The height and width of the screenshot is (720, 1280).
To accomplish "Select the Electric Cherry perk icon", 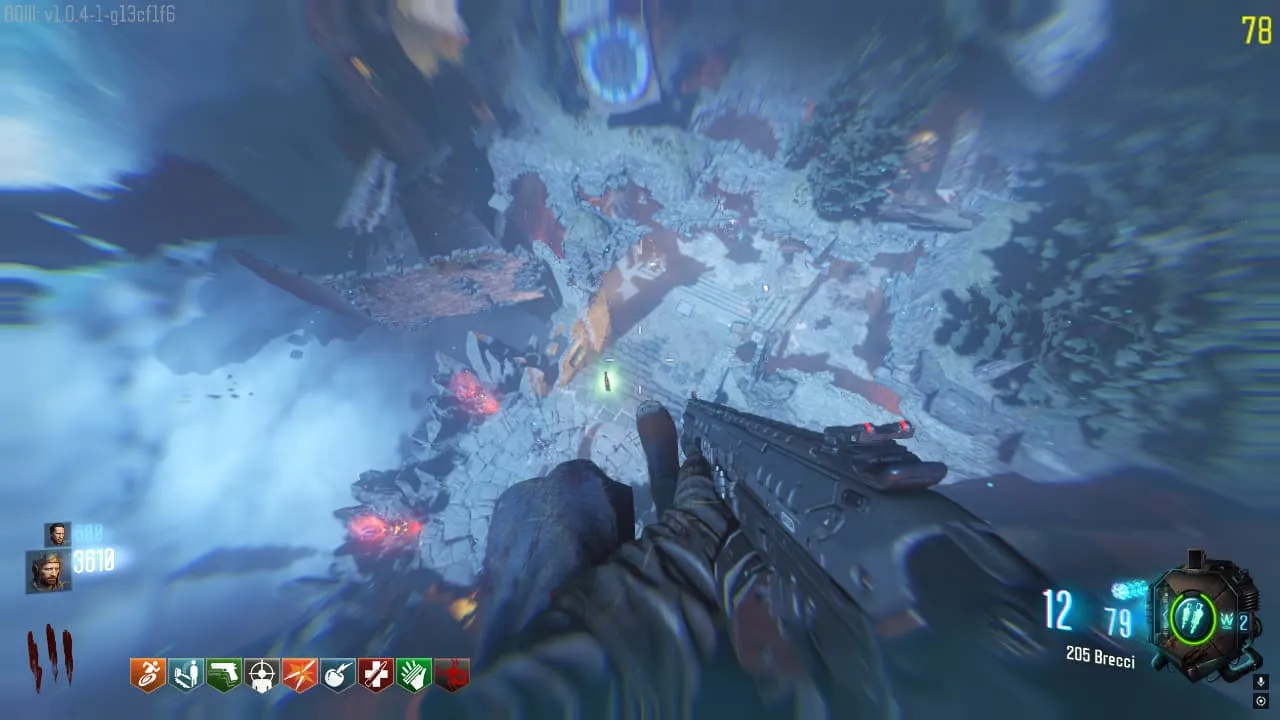I will pyautogui.click(x=338, y=675).
